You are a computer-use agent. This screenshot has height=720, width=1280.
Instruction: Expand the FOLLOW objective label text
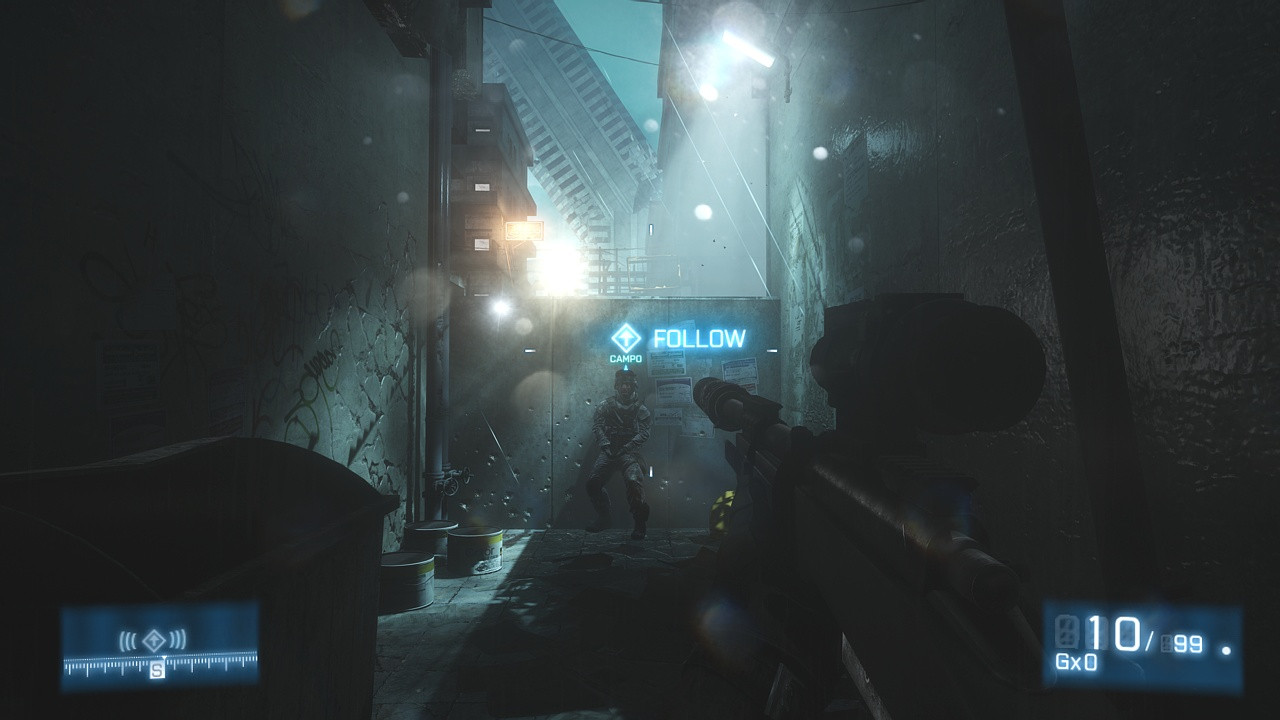coord(698,339)
